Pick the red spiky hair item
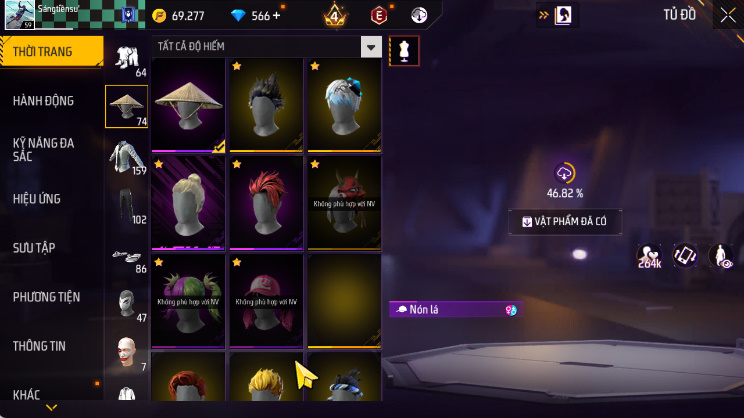This screenshot has width=744, height=418. [x=265, y=201]
